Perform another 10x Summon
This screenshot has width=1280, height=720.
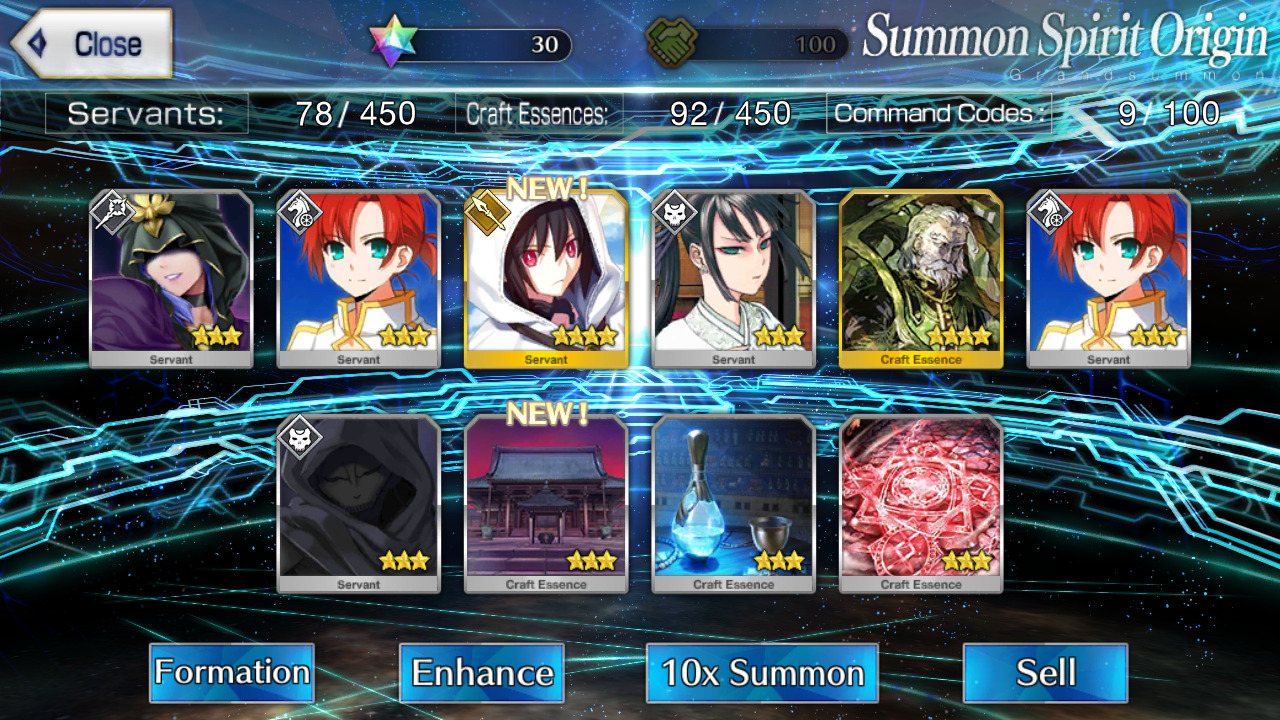[x=762, y=672]
